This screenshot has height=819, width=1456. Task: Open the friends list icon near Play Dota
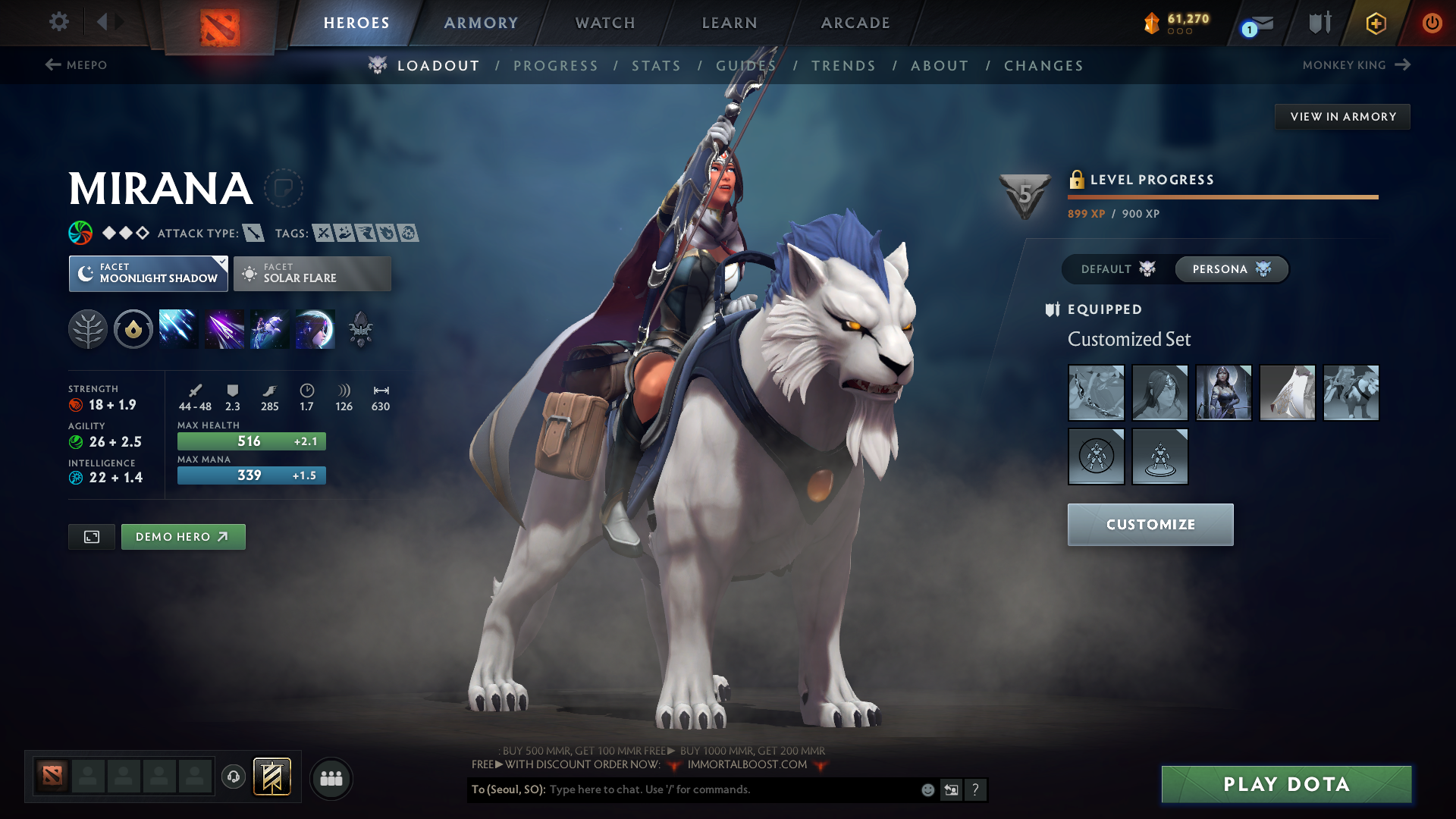click(331, 777)
